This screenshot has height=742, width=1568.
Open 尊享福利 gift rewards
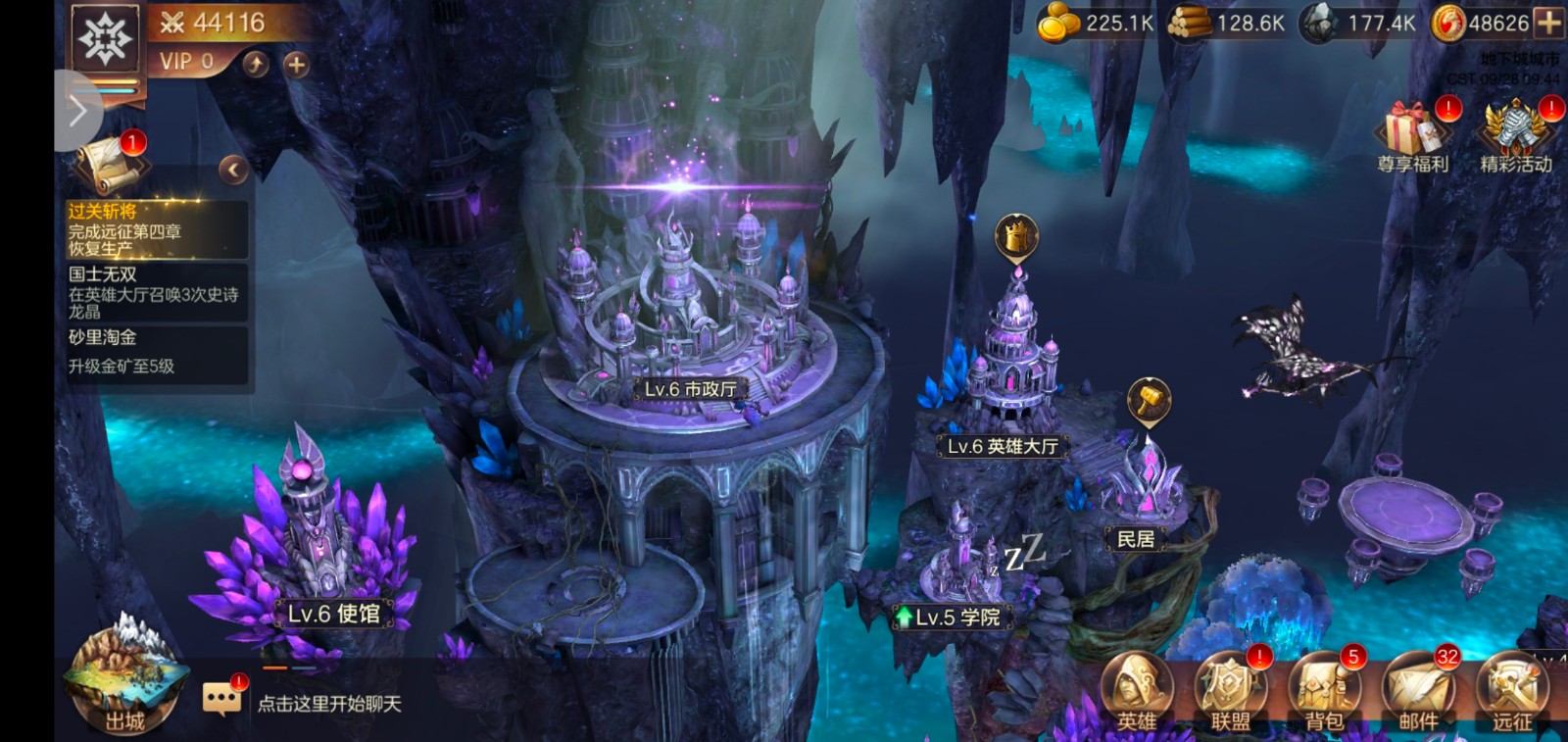(x=1412, y=137)
